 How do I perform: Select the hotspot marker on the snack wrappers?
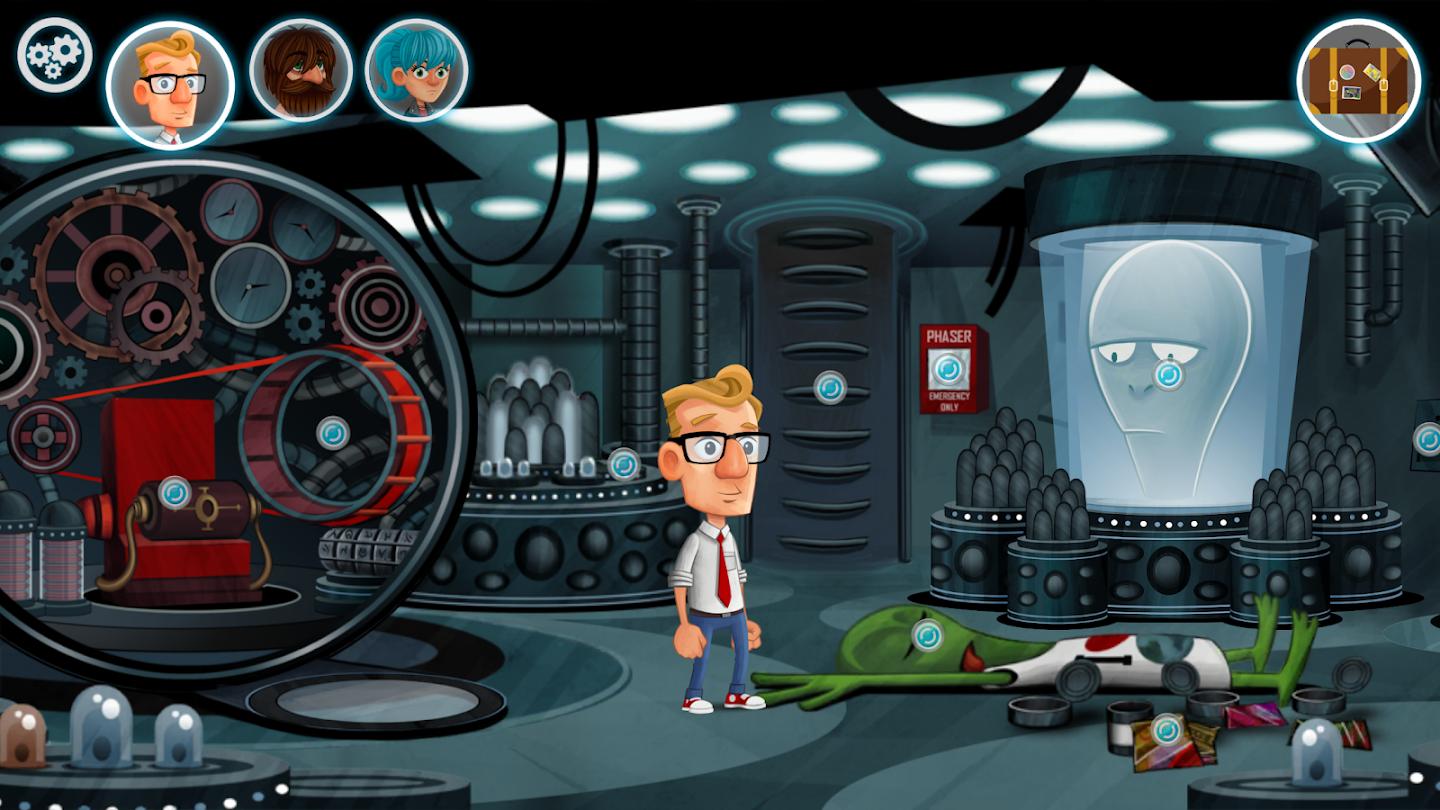[x=1167, y=729]
